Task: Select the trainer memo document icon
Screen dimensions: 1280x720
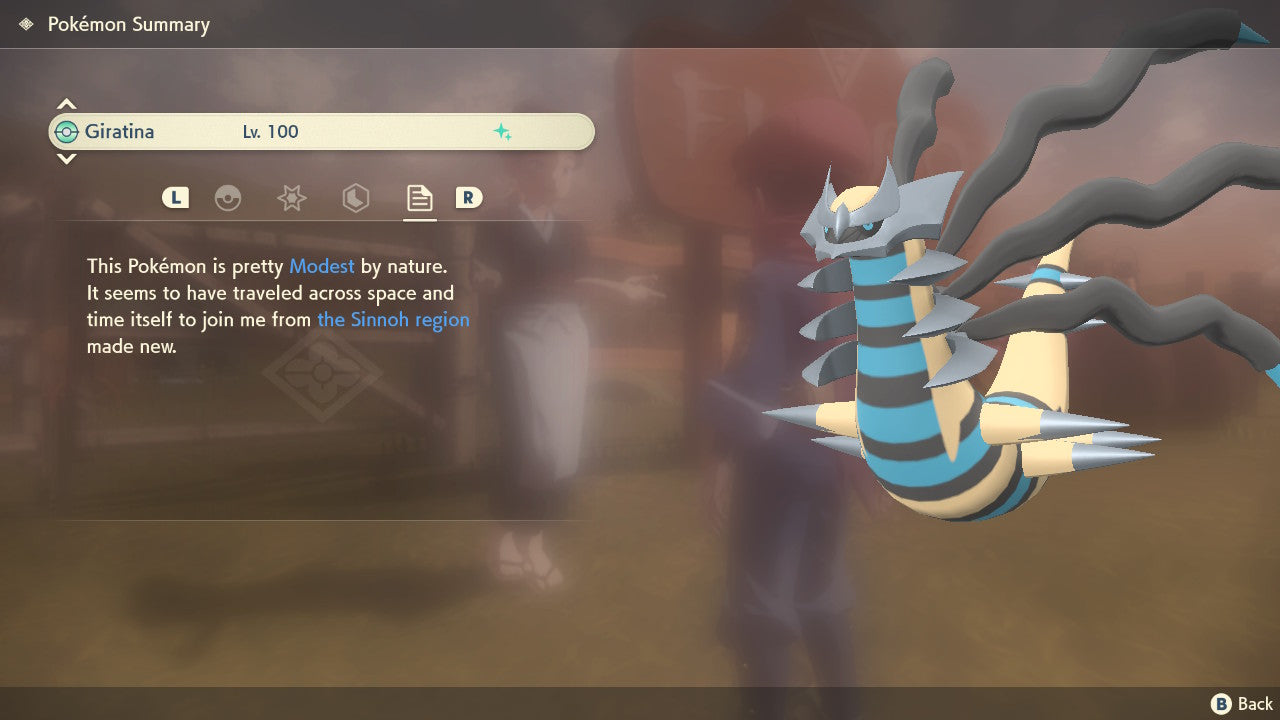Action: click(419, 198)
